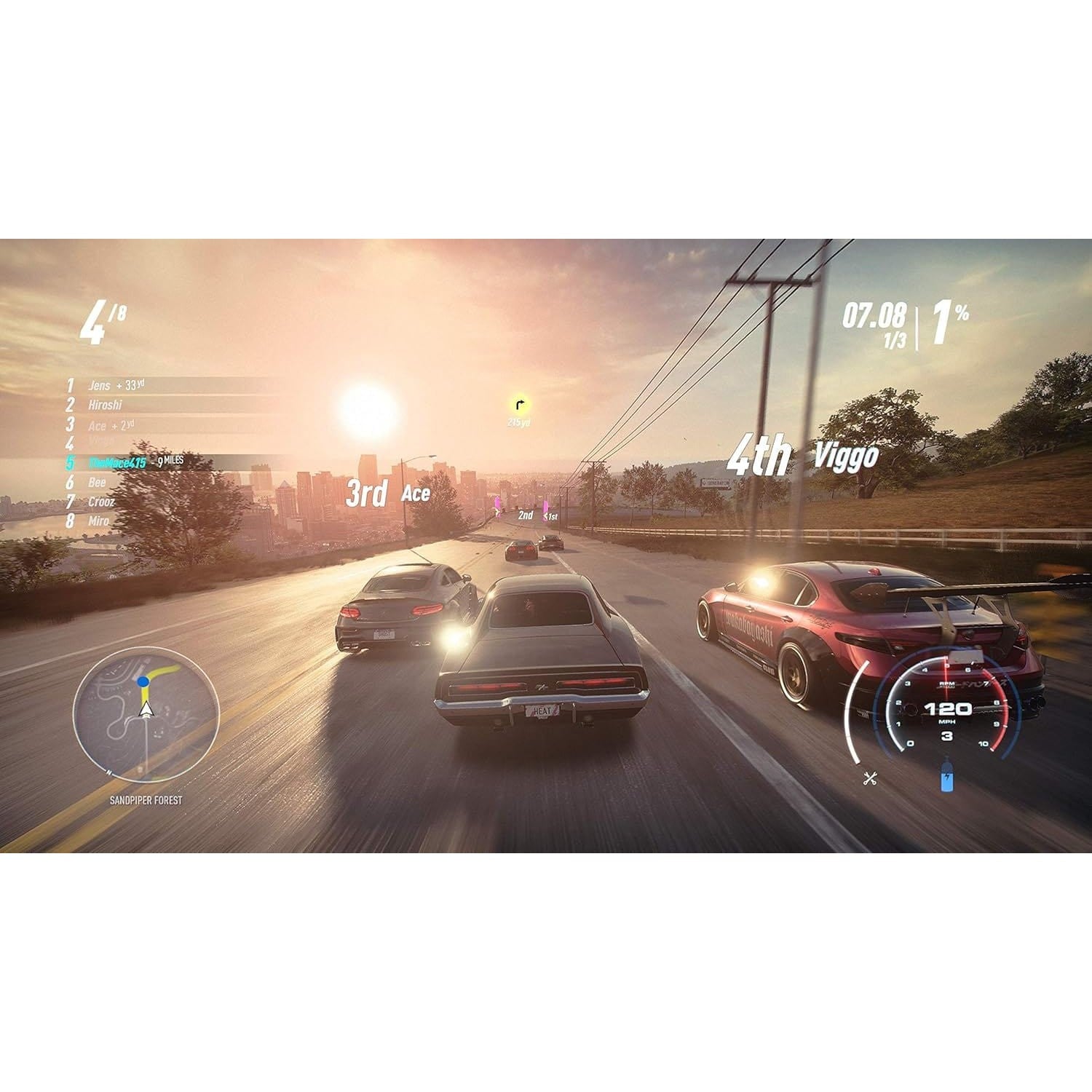Viewport: 1092px width, 1092px height.
Task: Expand the race timer showing 07.08
Action: pos(874,313)
